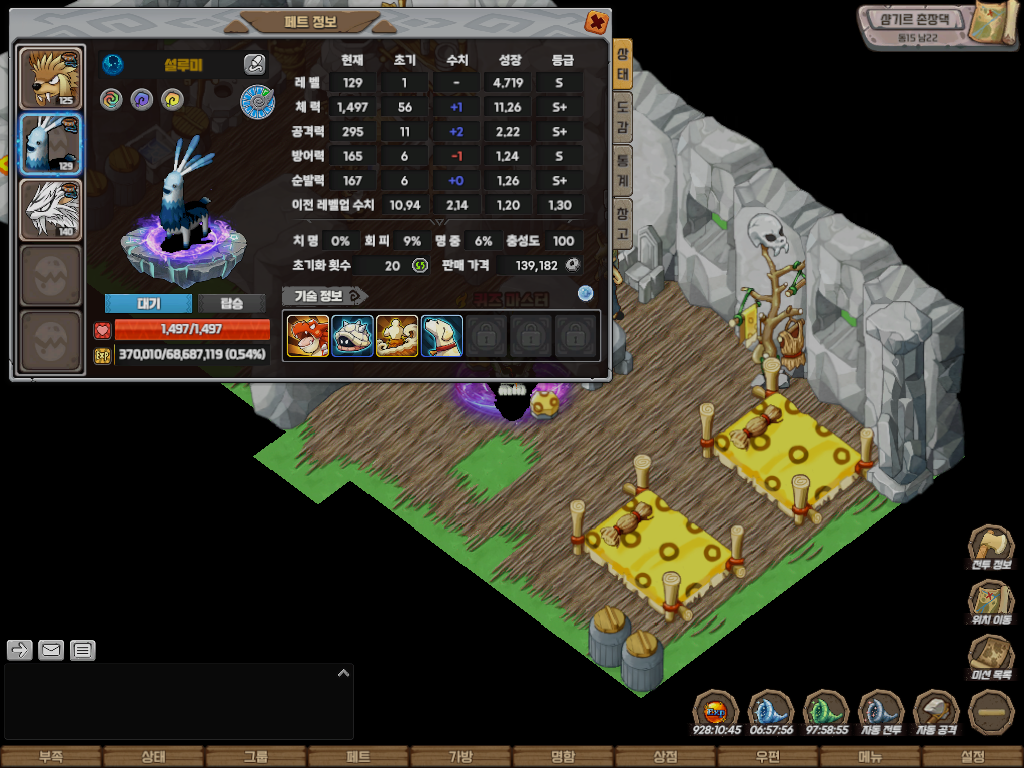This screenshot has width=1024, height=768.
Task: Select the white dog skill icon
Action: (442, 336)
